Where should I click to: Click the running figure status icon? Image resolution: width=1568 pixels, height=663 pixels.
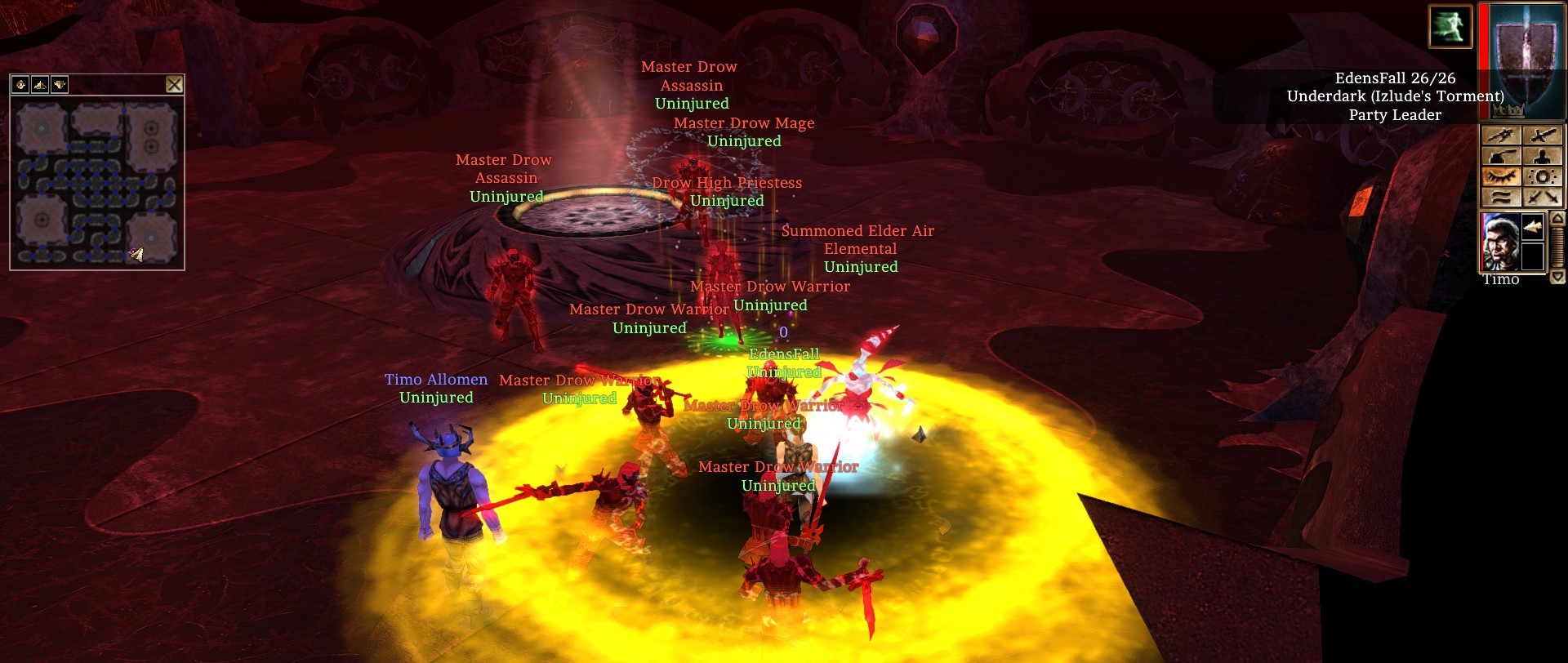[x=1450, y=26]
